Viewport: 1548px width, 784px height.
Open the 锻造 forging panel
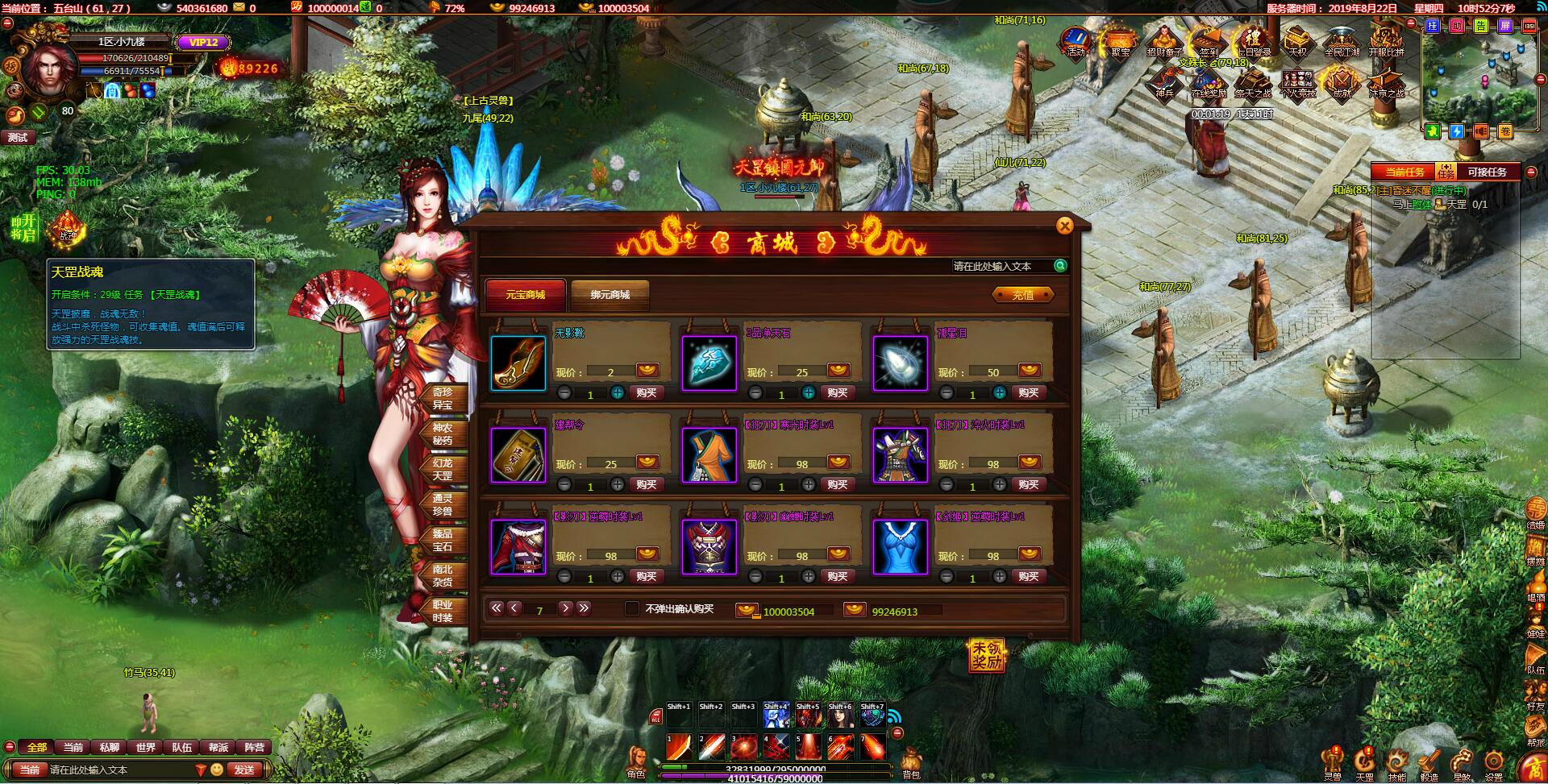[1429, 761]
